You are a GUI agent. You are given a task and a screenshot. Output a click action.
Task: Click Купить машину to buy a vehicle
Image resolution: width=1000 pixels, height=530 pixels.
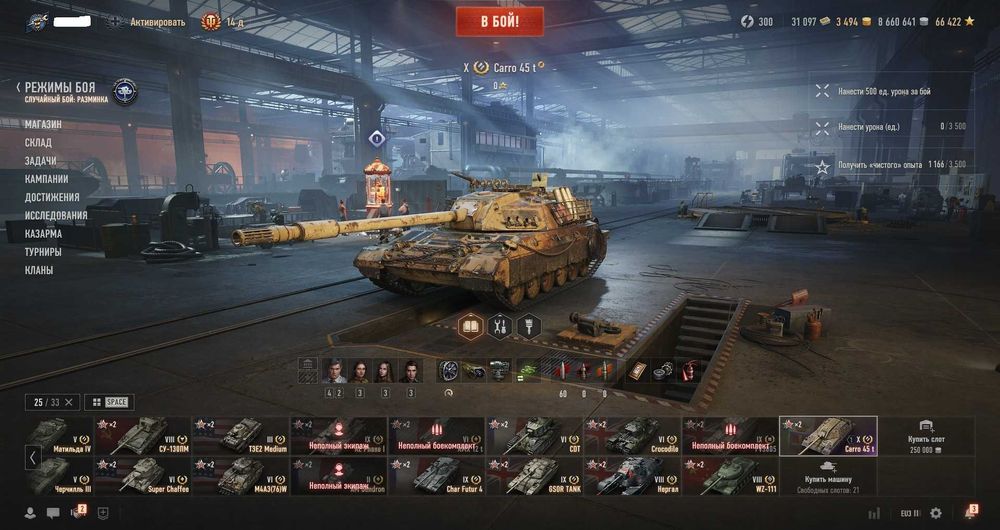tap(828, 476)
